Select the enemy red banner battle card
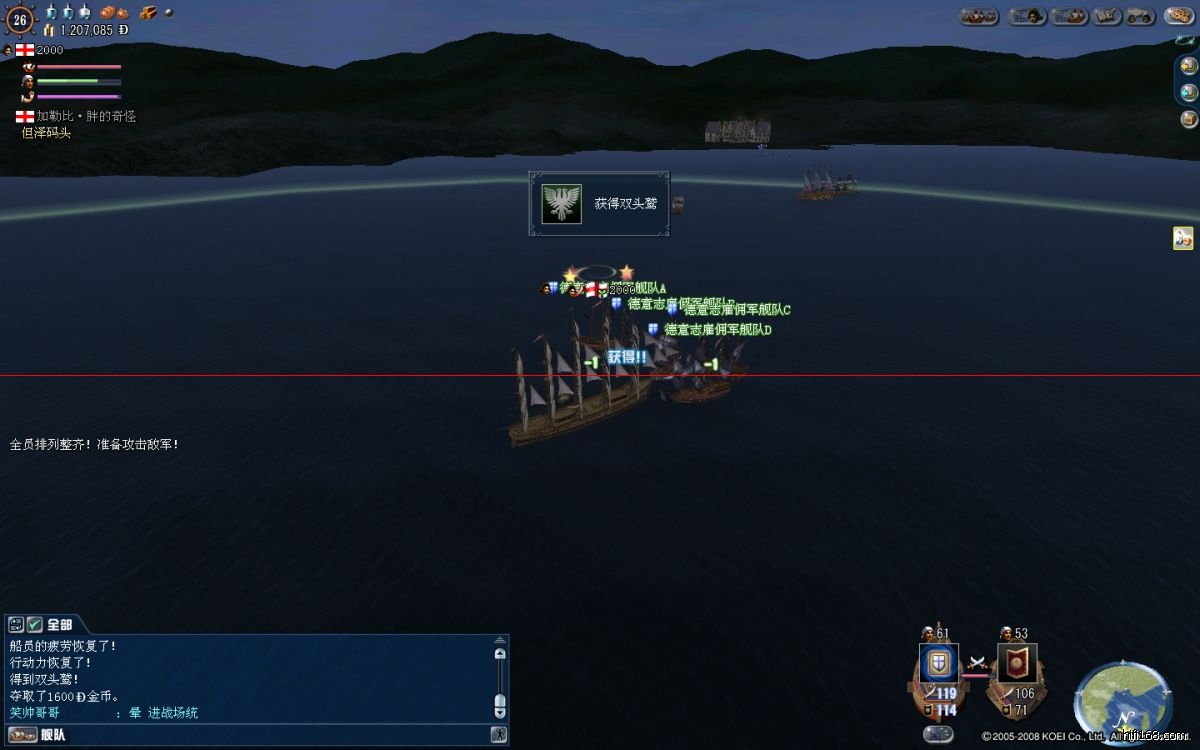 (1017, 663)
